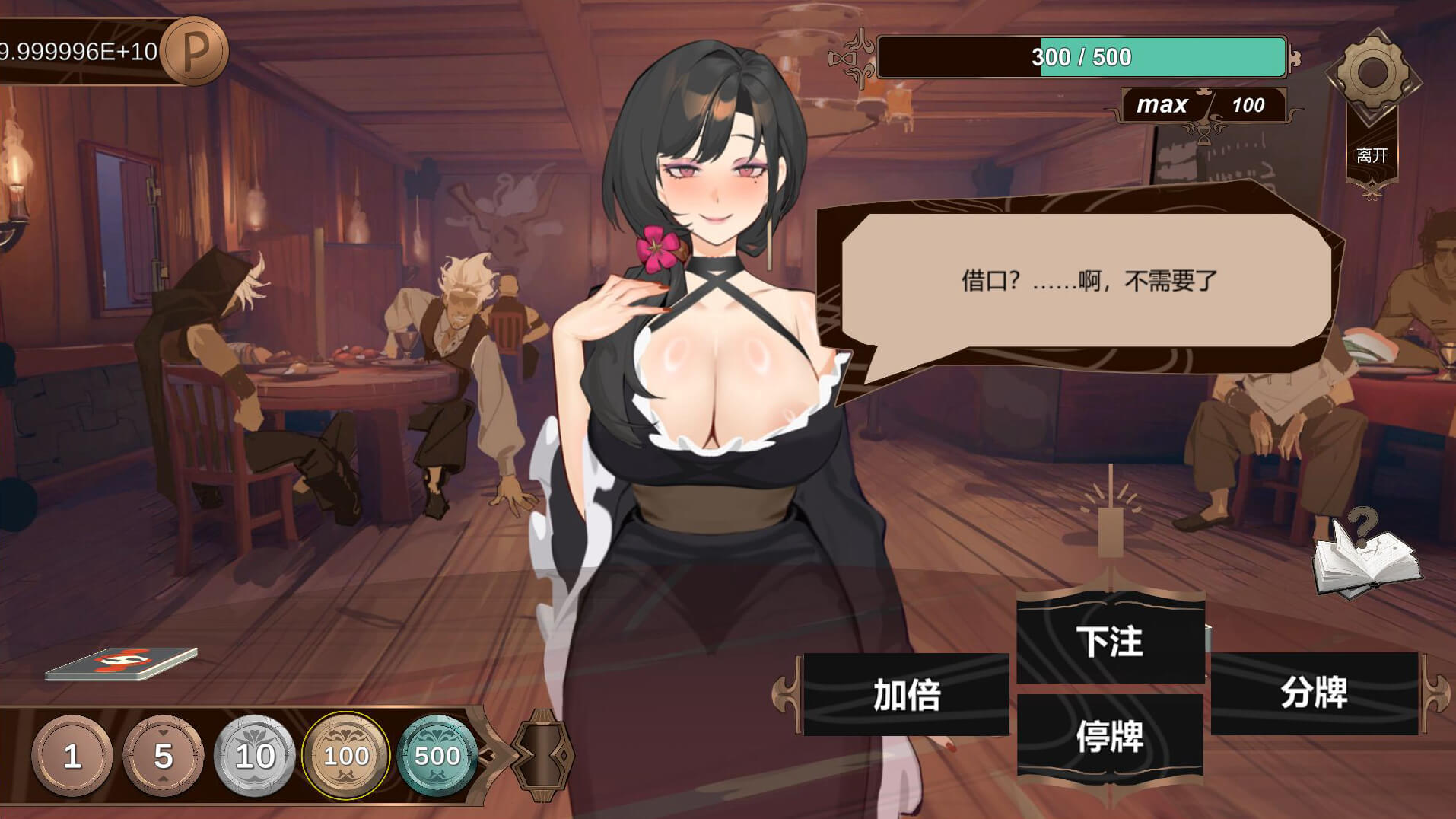Open the gear settings icon
1456x819 pixels.
[1372, 73]
